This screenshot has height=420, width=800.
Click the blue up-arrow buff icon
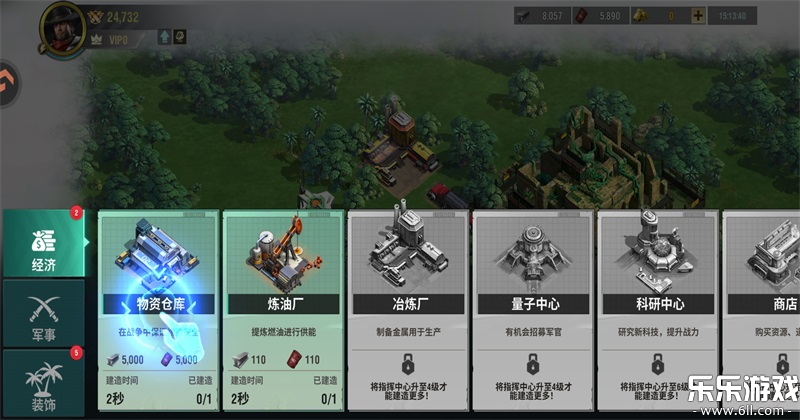click(164, 37)
